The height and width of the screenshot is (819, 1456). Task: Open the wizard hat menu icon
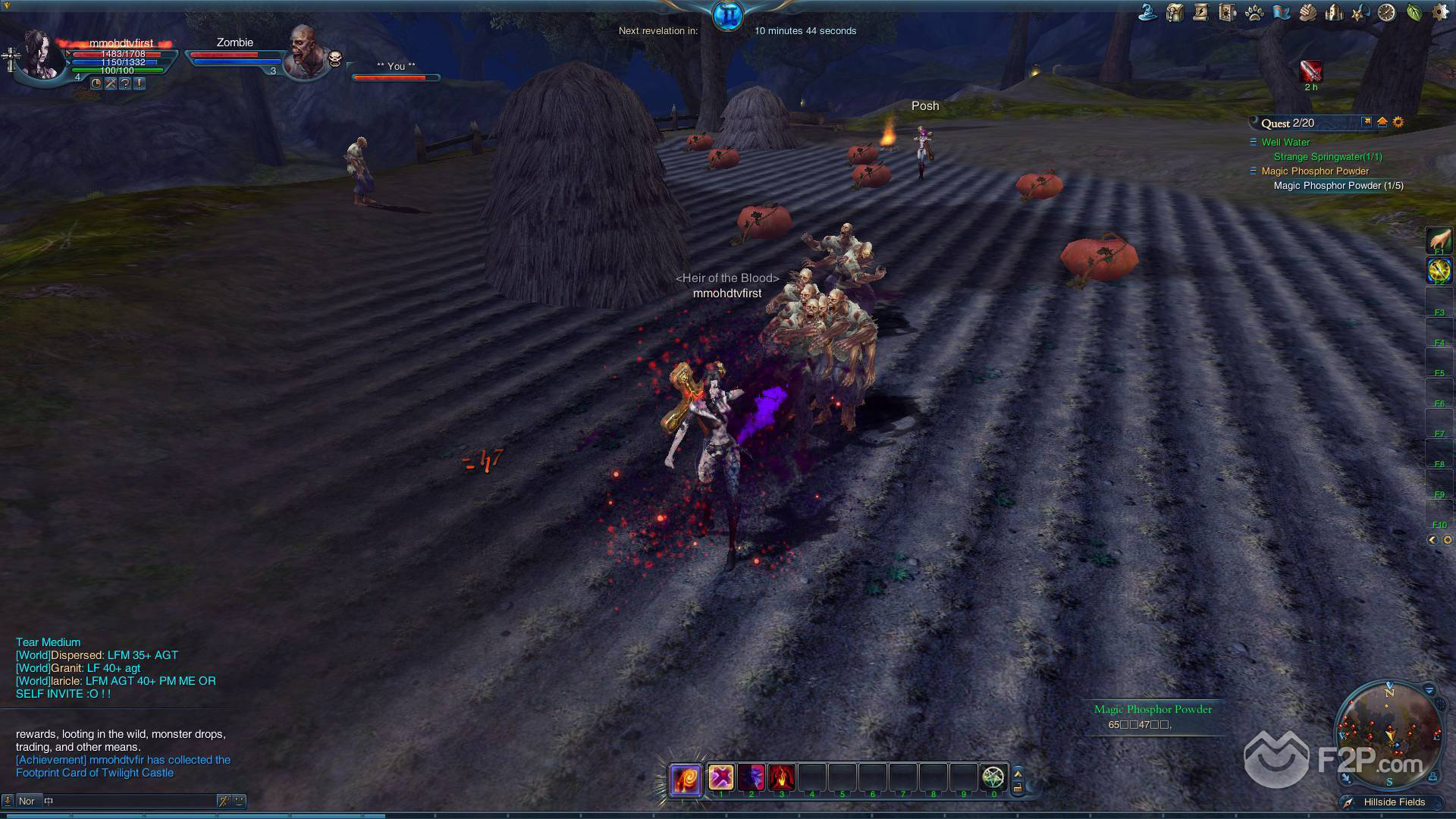pos(1147,12)
